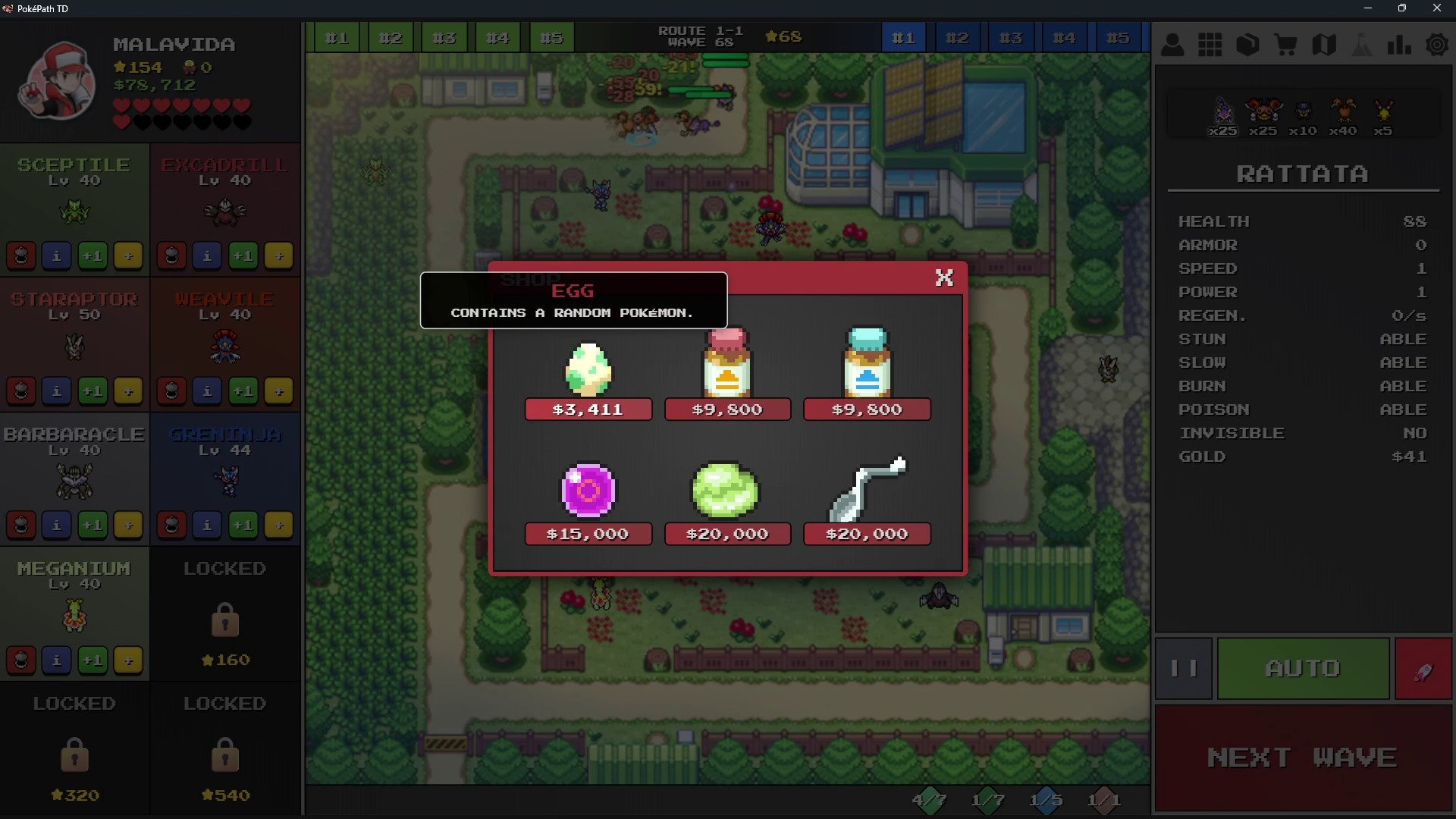Image resolution: width=1456 pixels, height=819 pixels.
Task: Open the settings gear icon
Action: 1436,45
